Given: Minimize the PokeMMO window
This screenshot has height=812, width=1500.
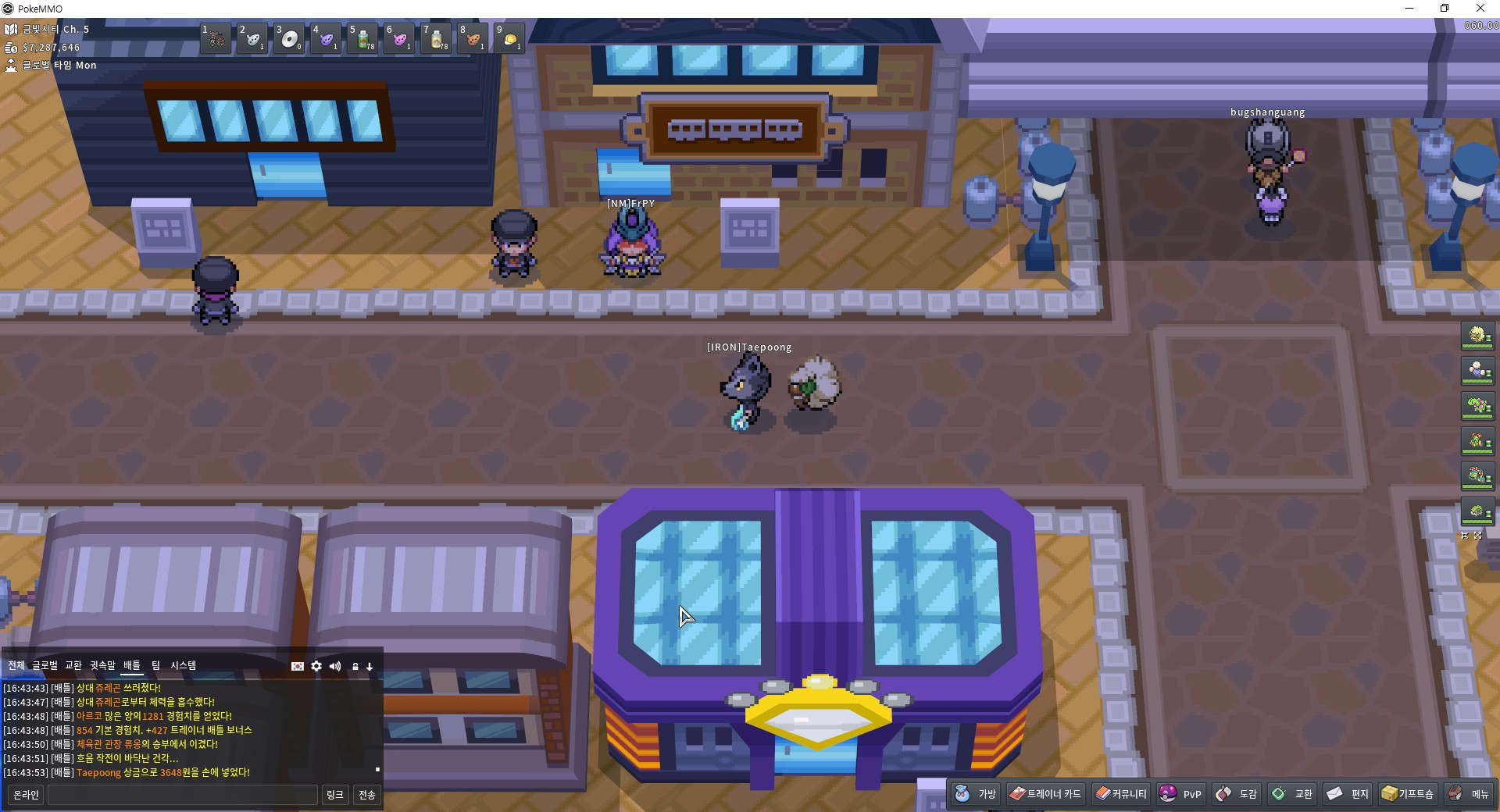Looking at the screenshot, I should (1409, 9).
